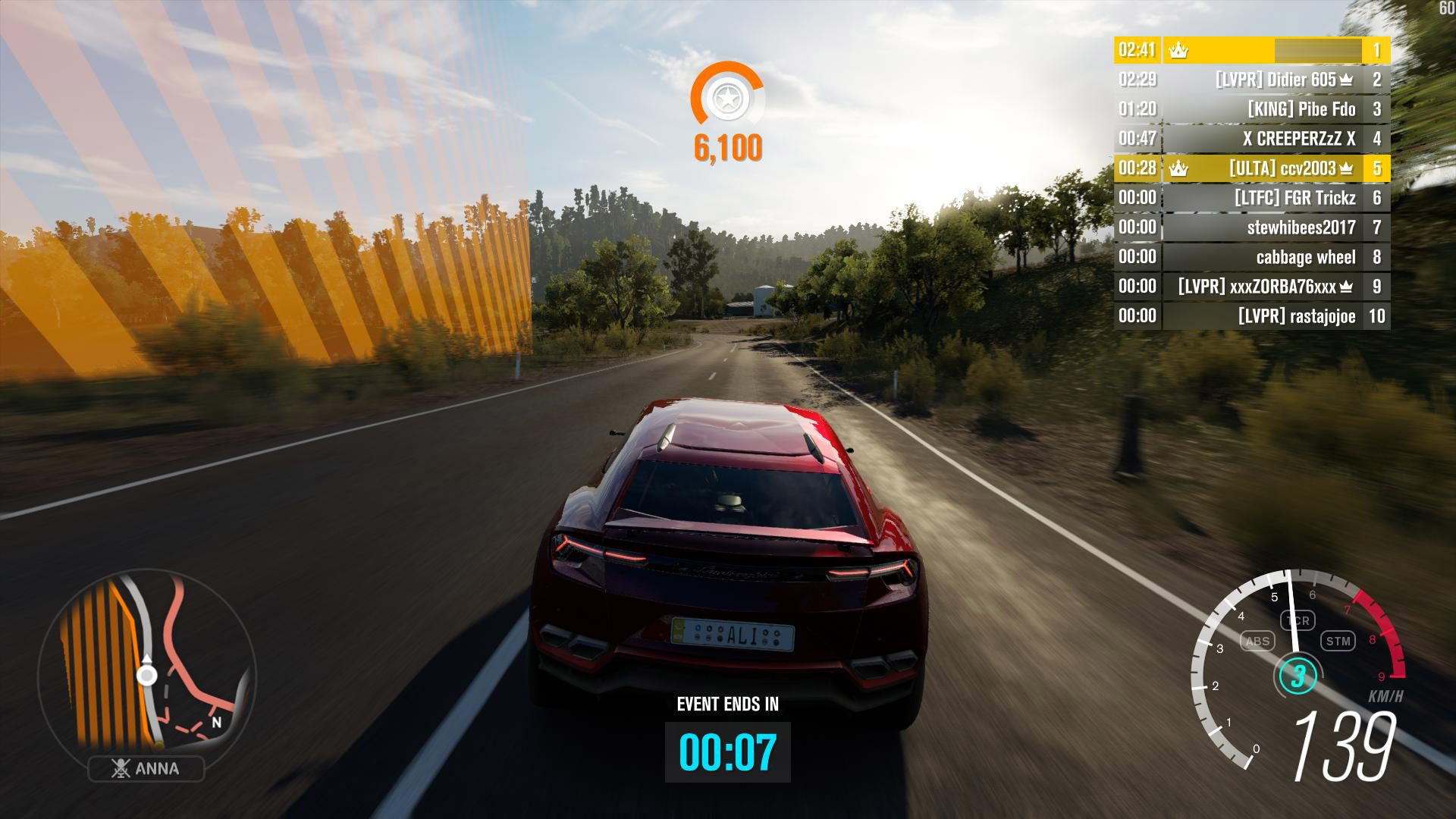Choose the Pibe Fdo leaderboard row
The height and width of the screenshot is (819, 1456).
(1251, 109)
